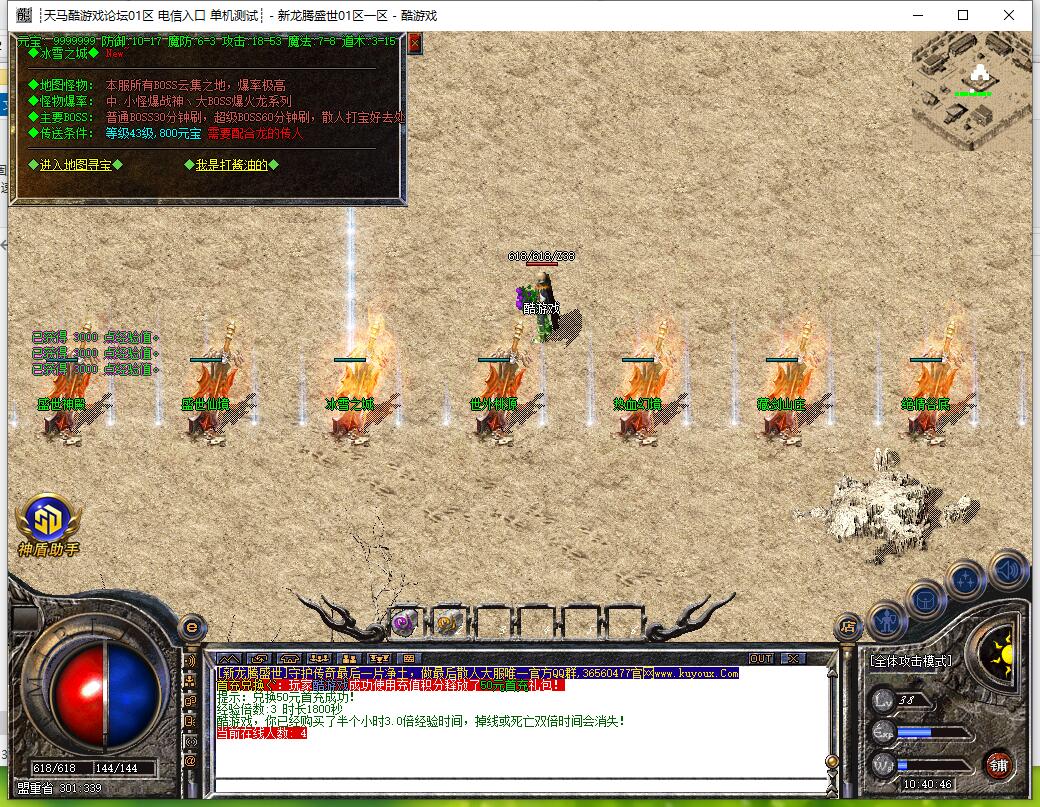
Task: Click the OUT button above chat
Action: pos(761,658)
